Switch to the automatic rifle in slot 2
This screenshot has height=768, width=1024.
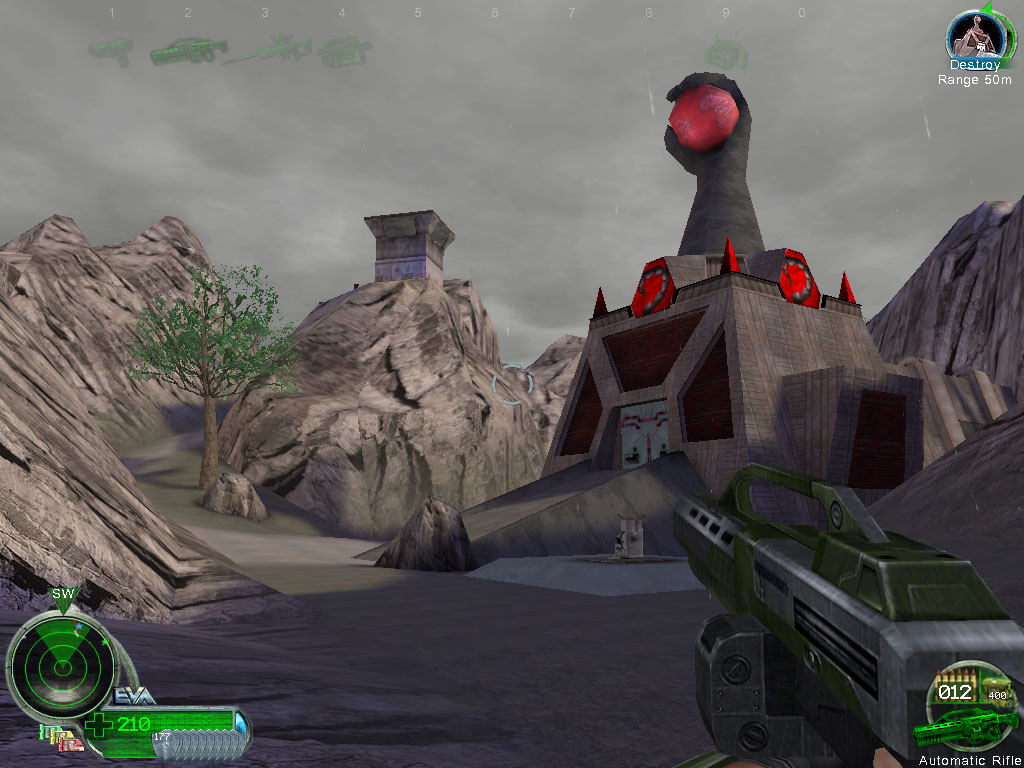point(188,49)
